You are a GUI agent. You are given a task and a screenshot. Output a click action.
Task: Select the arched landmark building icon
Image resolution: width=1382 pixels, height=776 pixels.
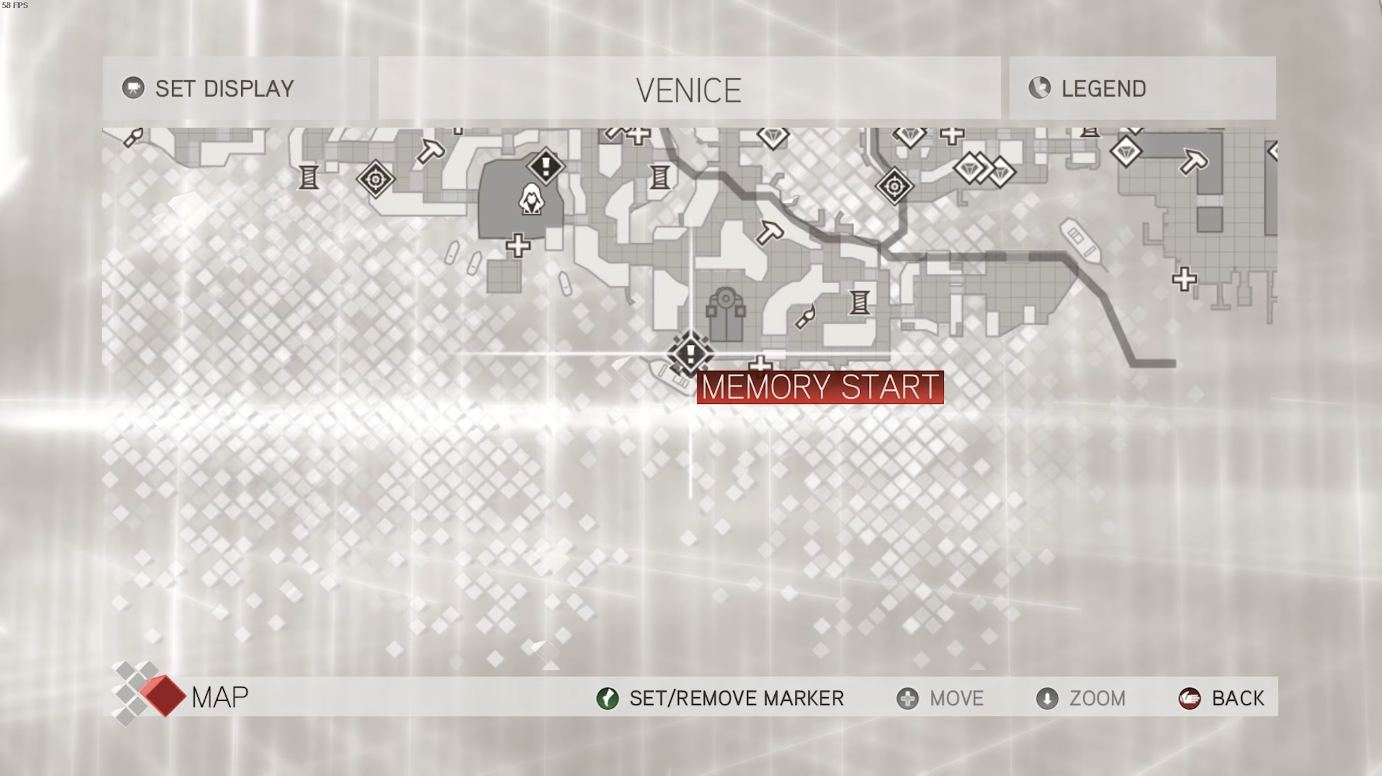[726, 313]
